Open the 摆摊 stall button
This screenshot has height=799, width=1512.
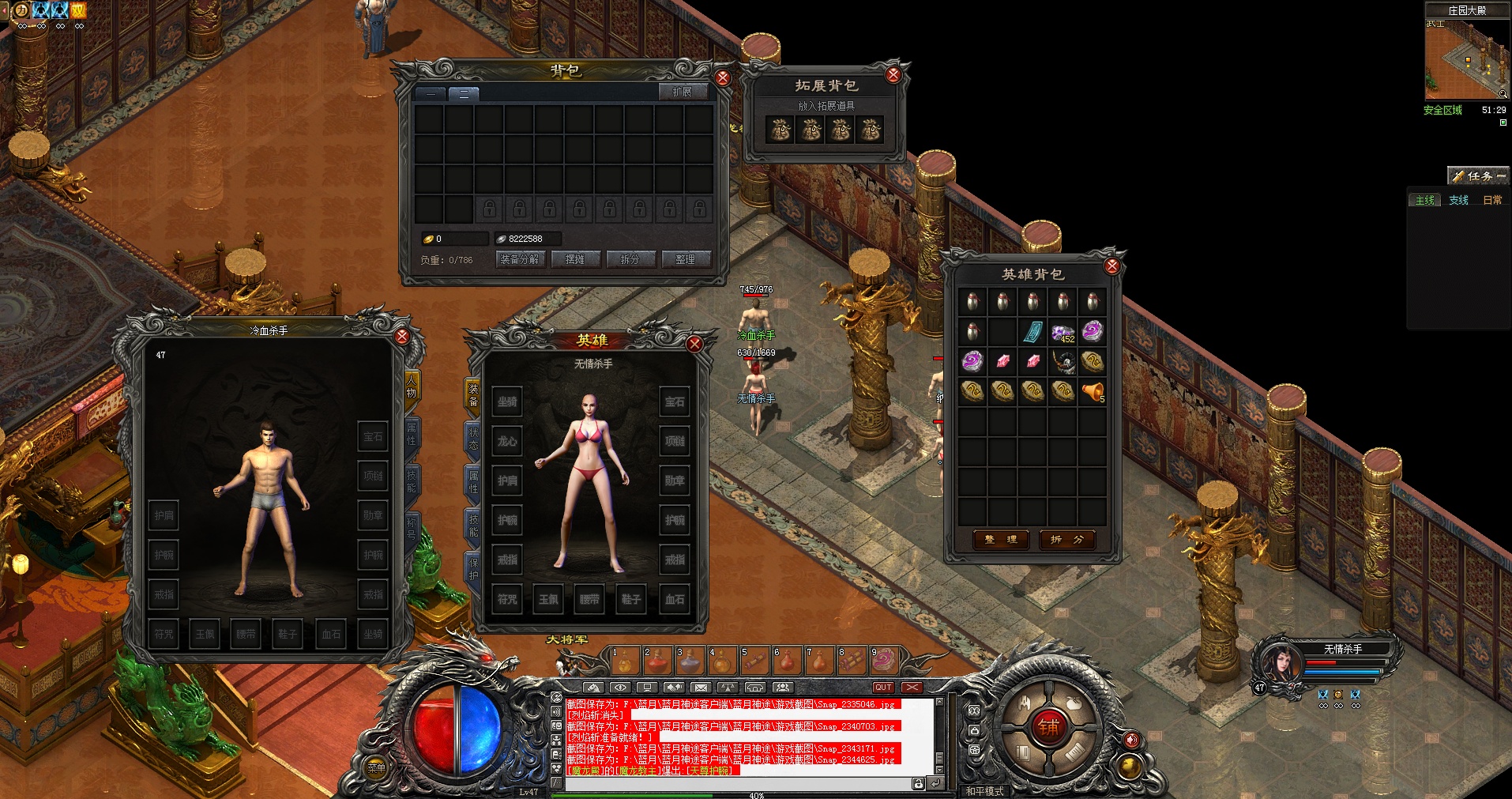coord(575,259)
